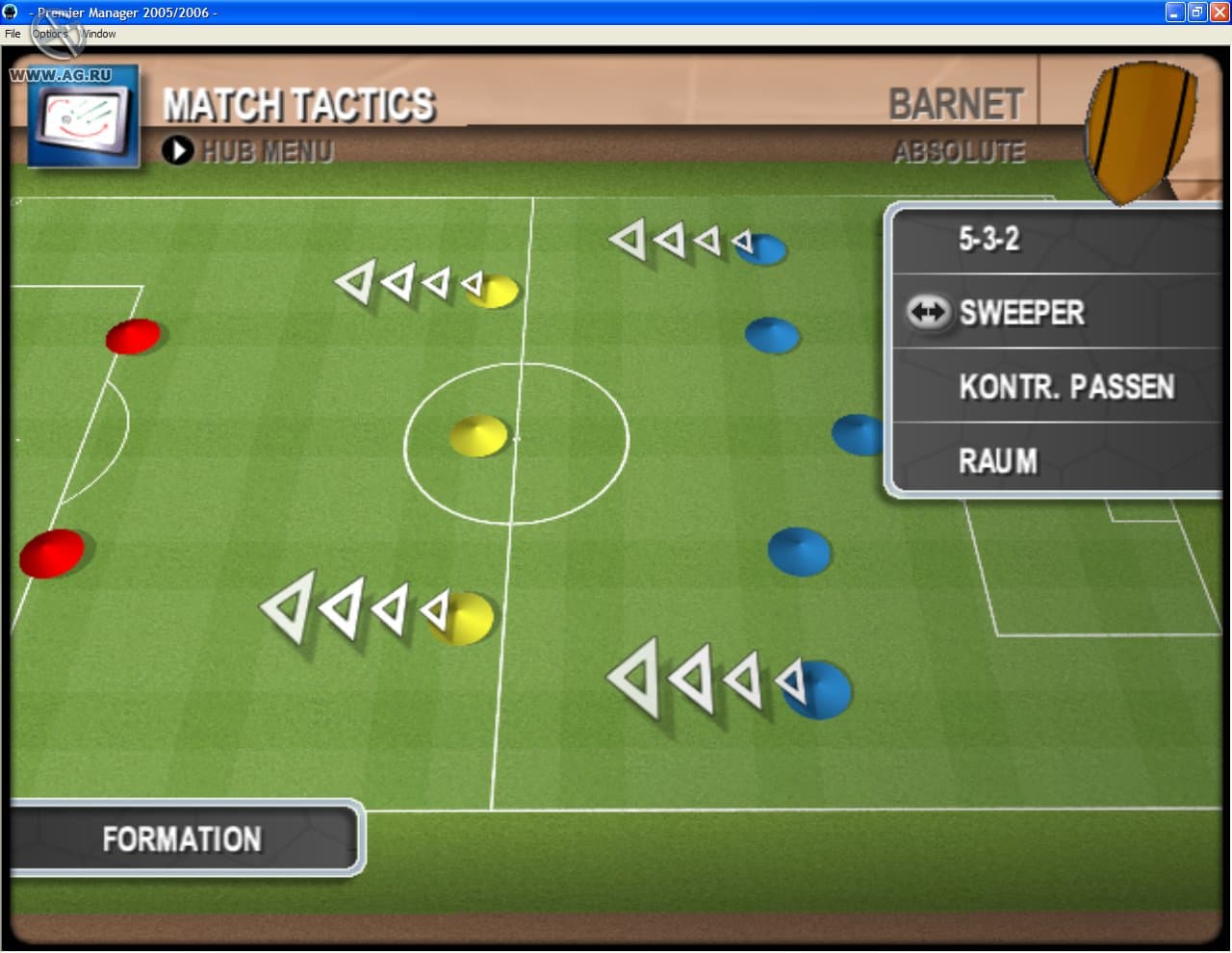Open the File menu

point(13,34)
